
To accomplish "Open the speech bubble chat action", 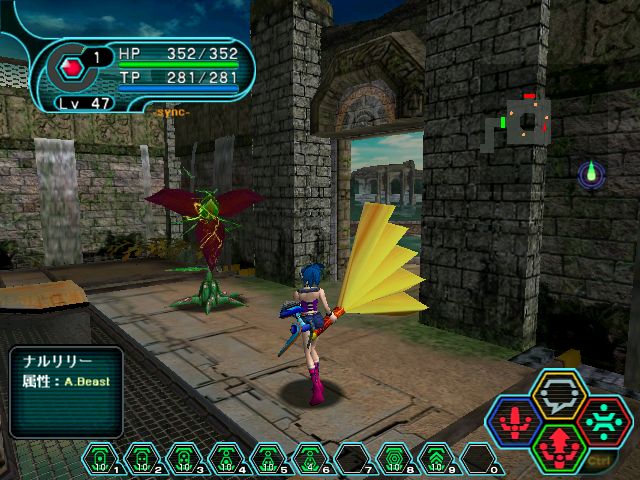I will click(562, 393).
